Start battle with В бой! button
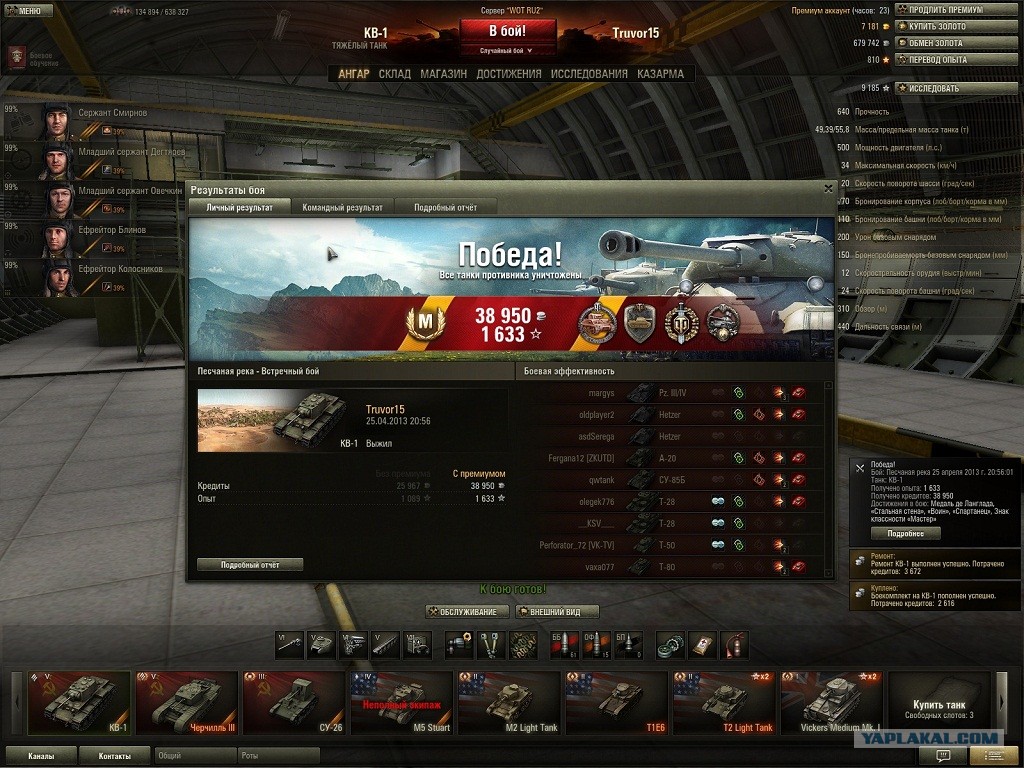 508,31
